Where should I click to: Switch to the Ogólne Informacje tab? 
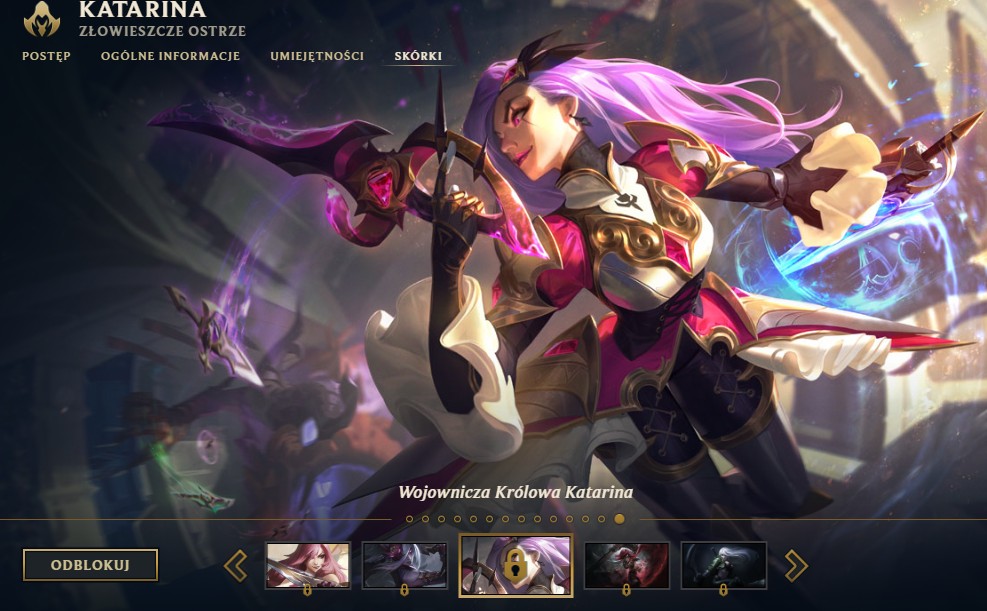[x=170, y=56]
